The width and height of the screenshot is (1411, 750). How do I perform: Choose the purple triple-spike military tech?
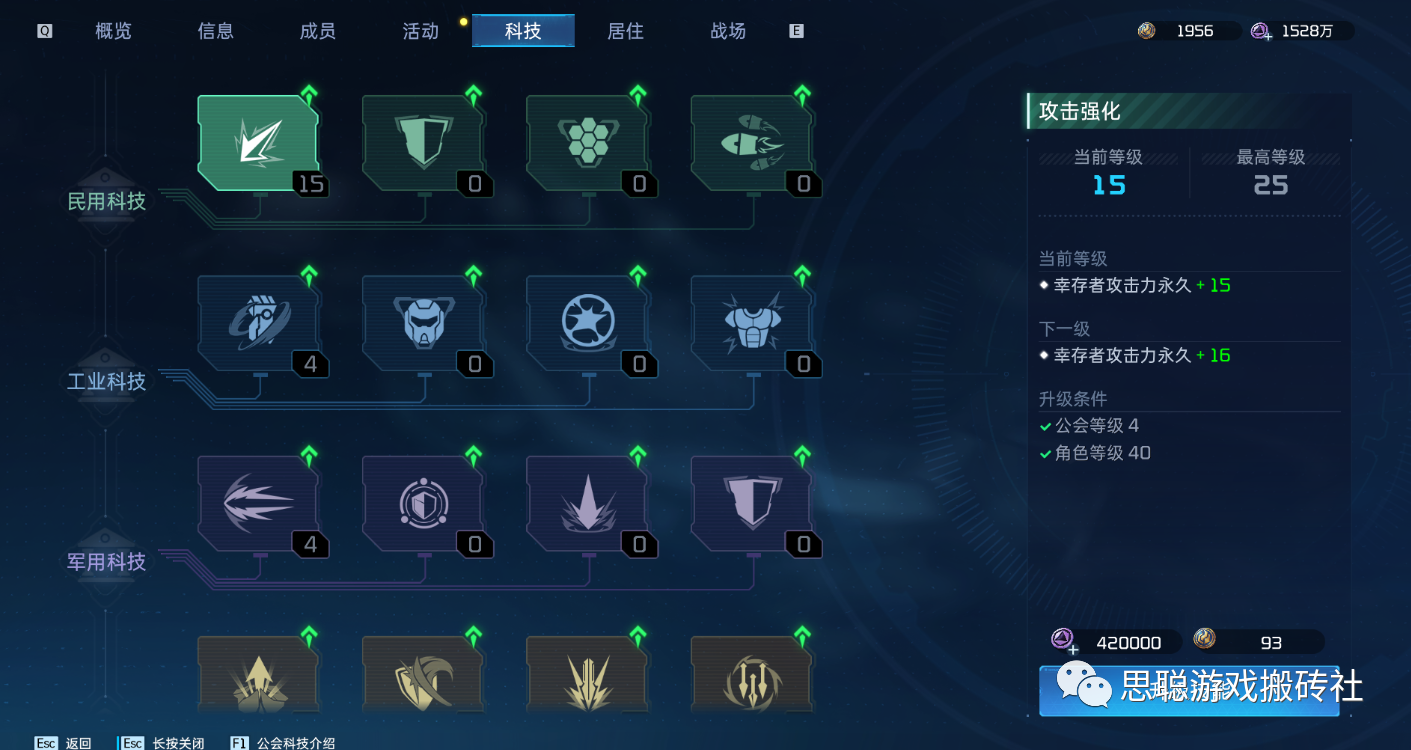tap(258, 502)
